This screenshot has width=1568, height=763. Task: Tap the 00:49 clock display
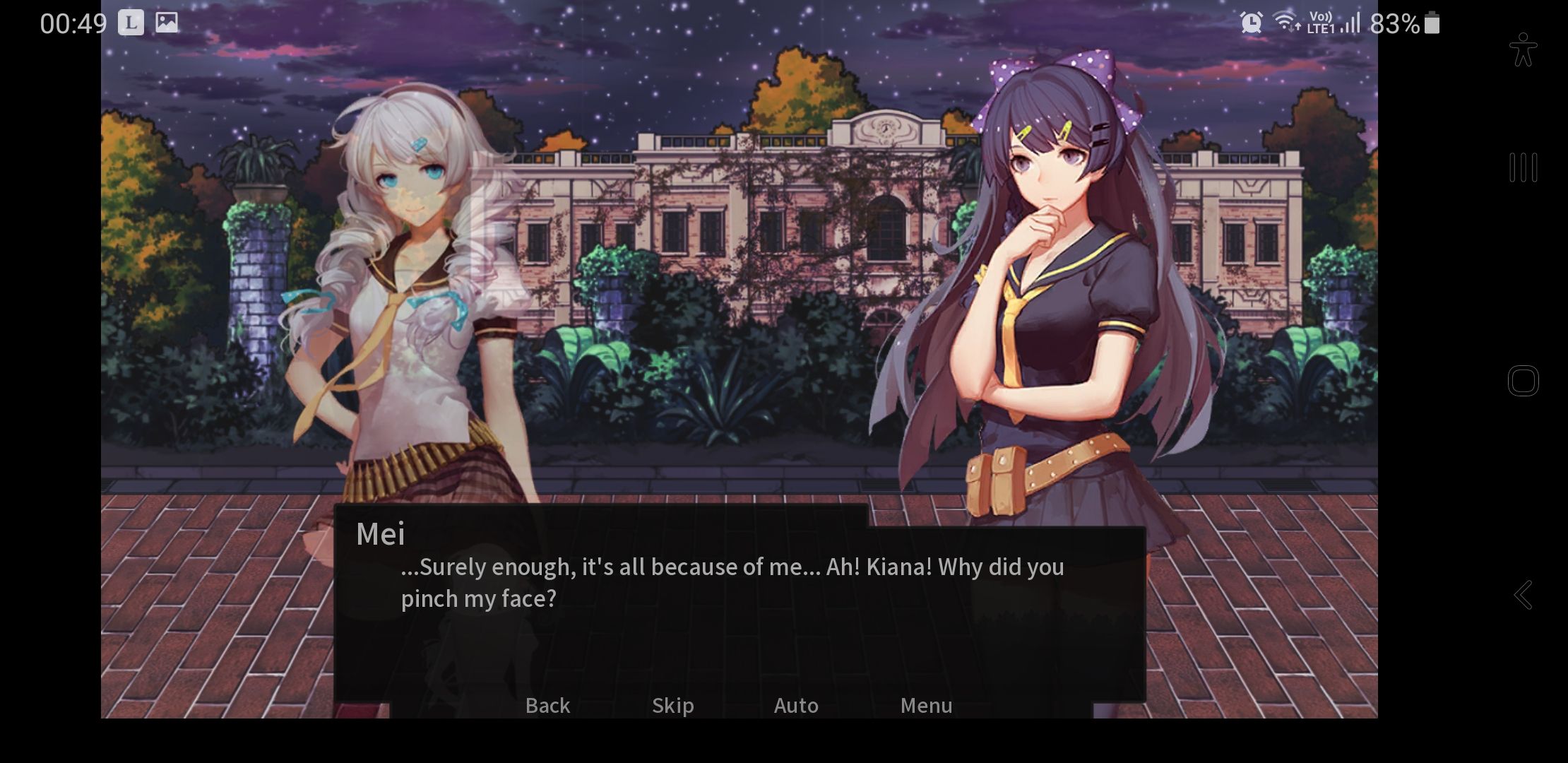(x=73, y=22)
